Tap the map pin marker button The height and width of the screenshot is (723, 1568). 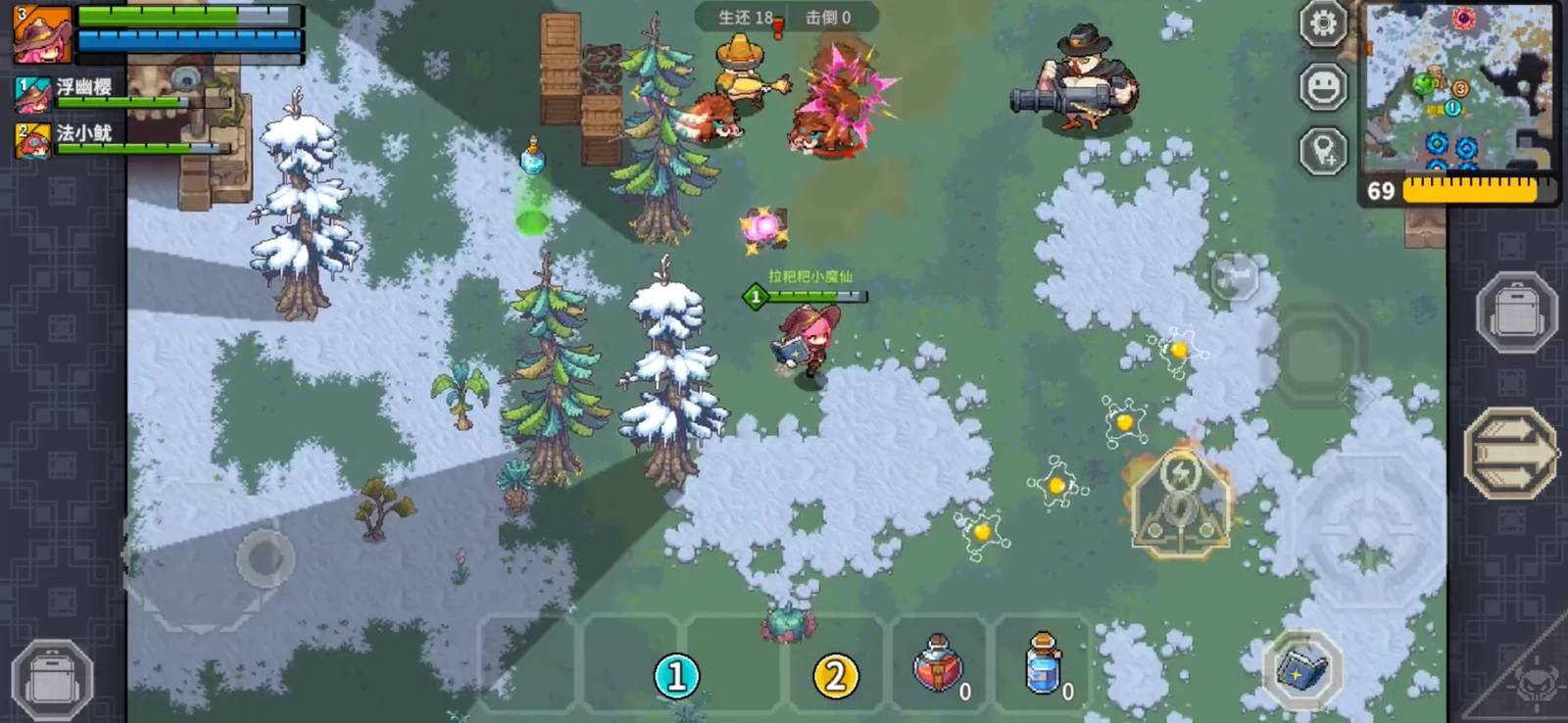1323,152
